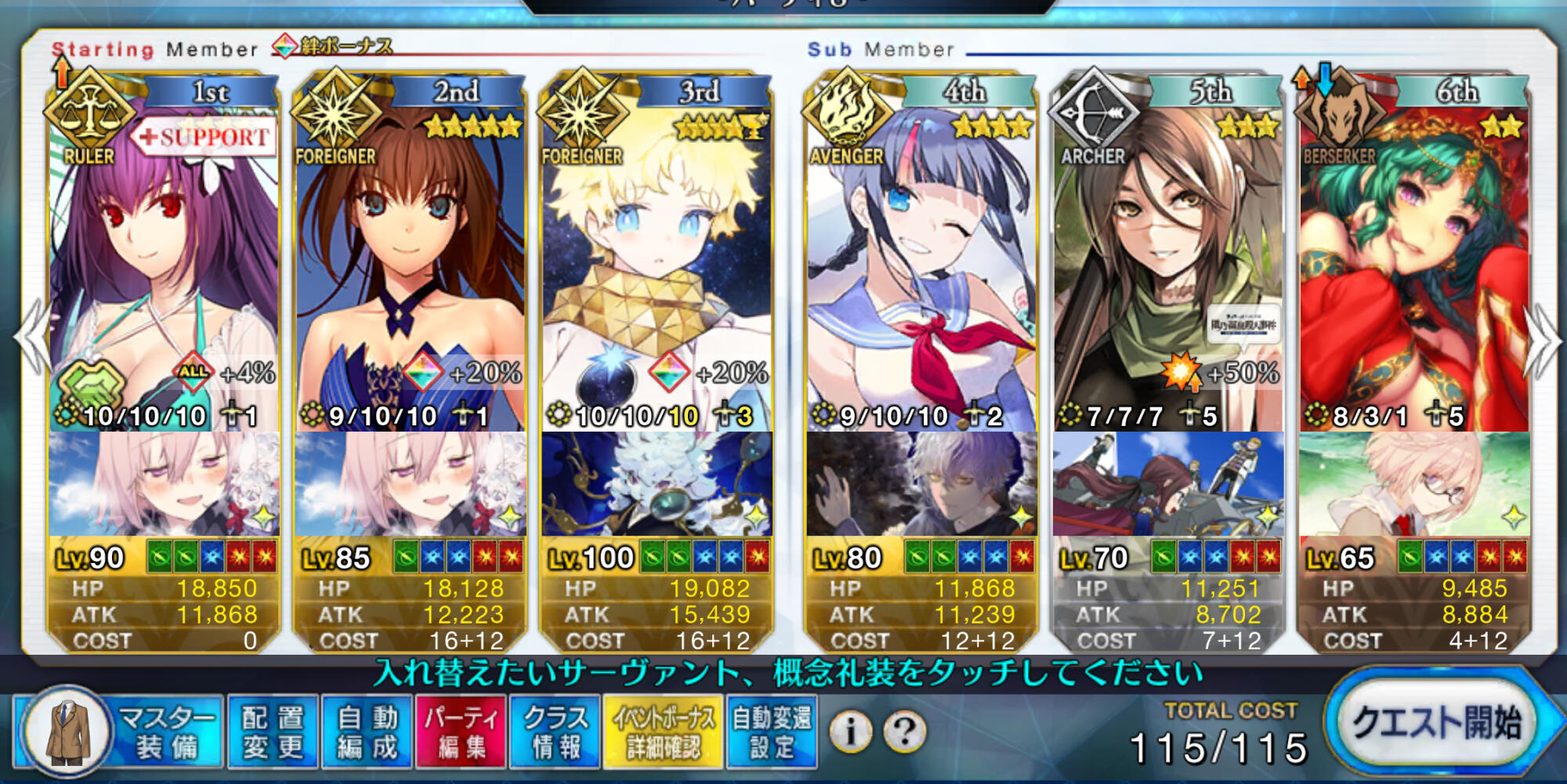The image size is (1567, 784).
Task: Open 自動変還設定 settings
Action: pos(772,732)
